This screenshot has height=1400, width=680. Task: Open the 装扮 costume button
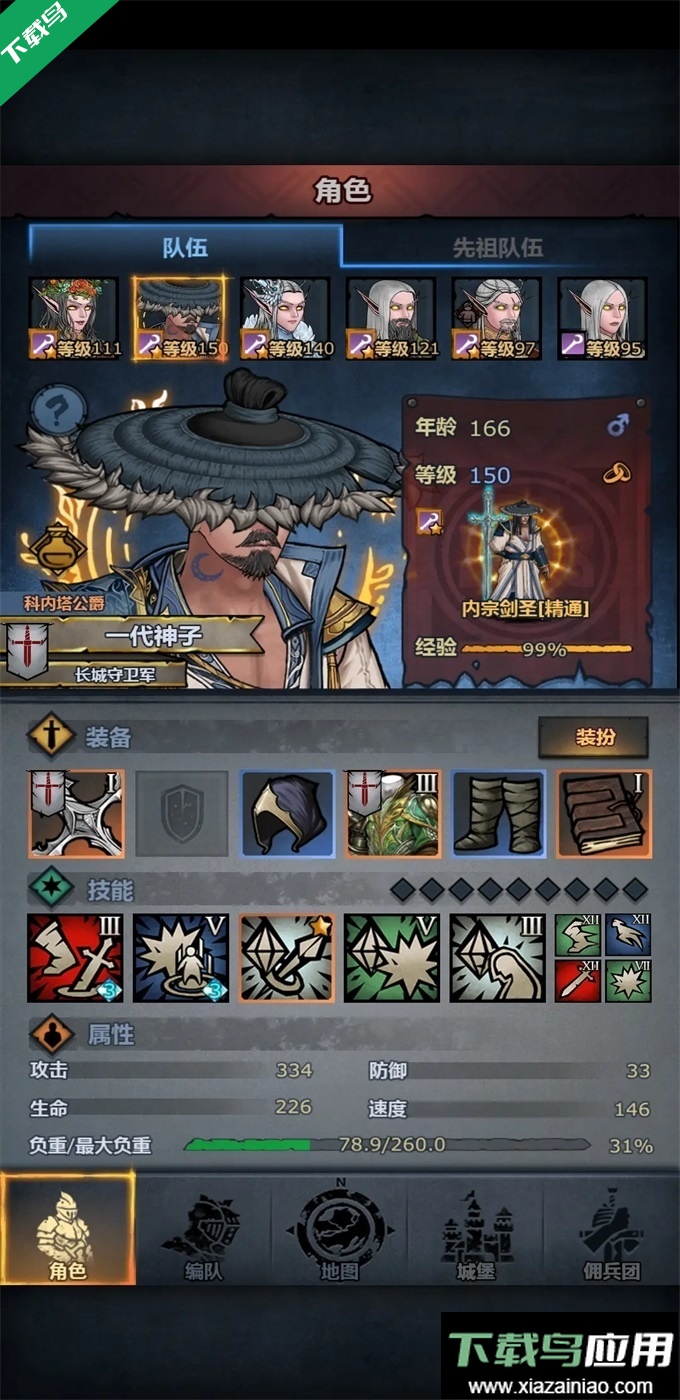tap(593, 738)
